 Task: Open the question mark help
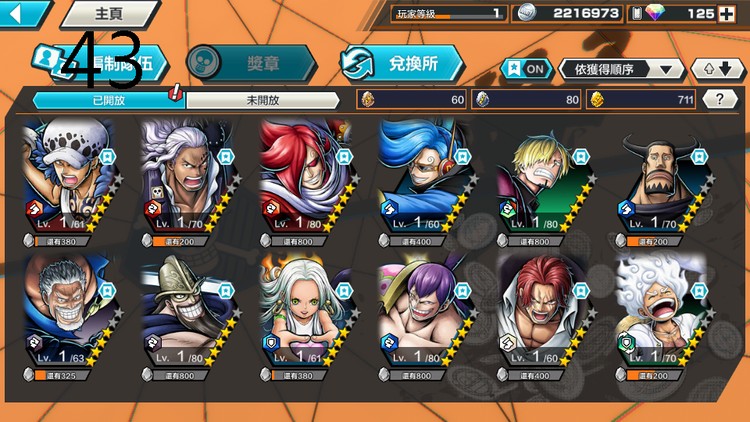click(720, 99)
